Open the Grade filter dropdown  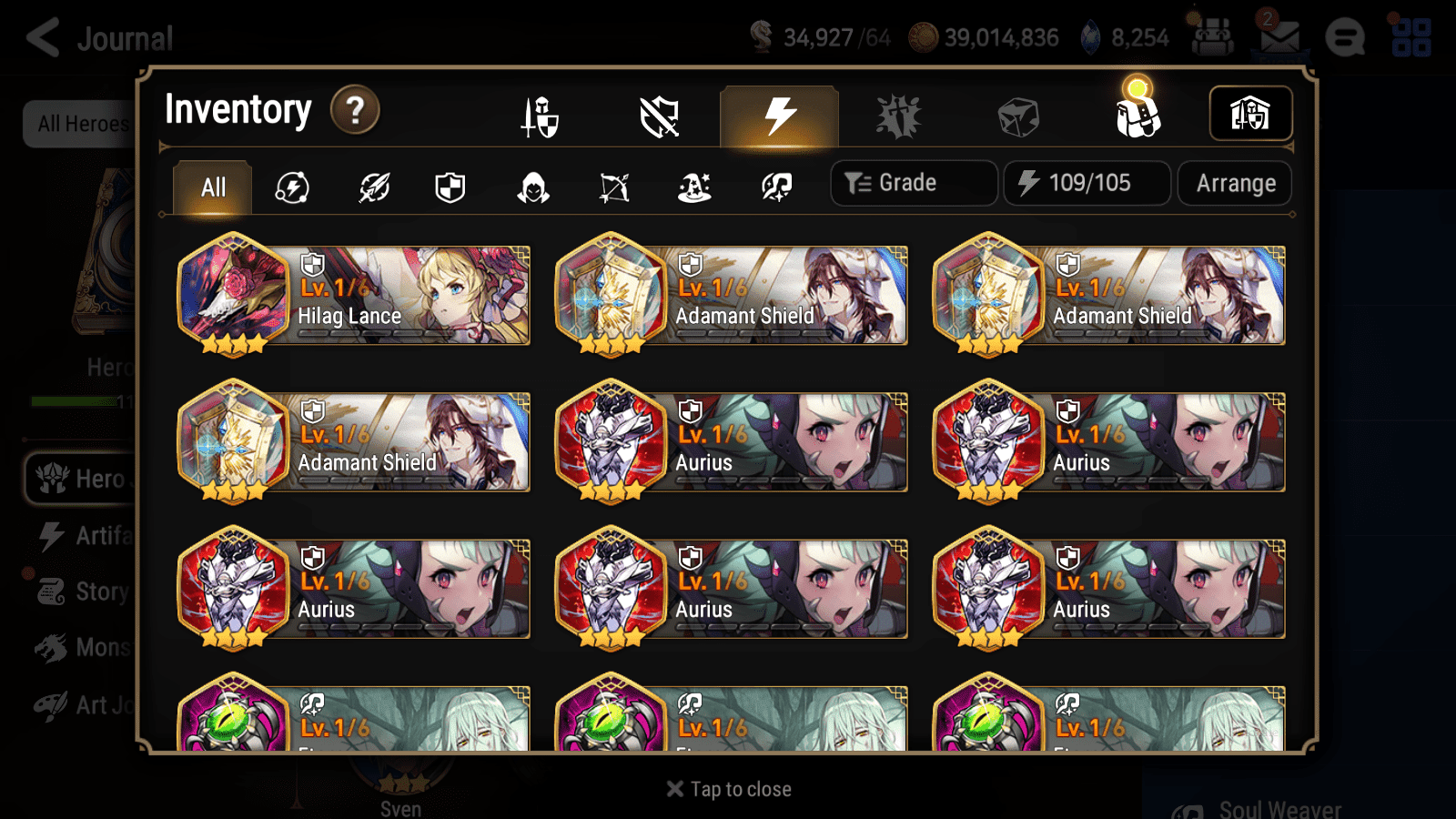(913, 182)
